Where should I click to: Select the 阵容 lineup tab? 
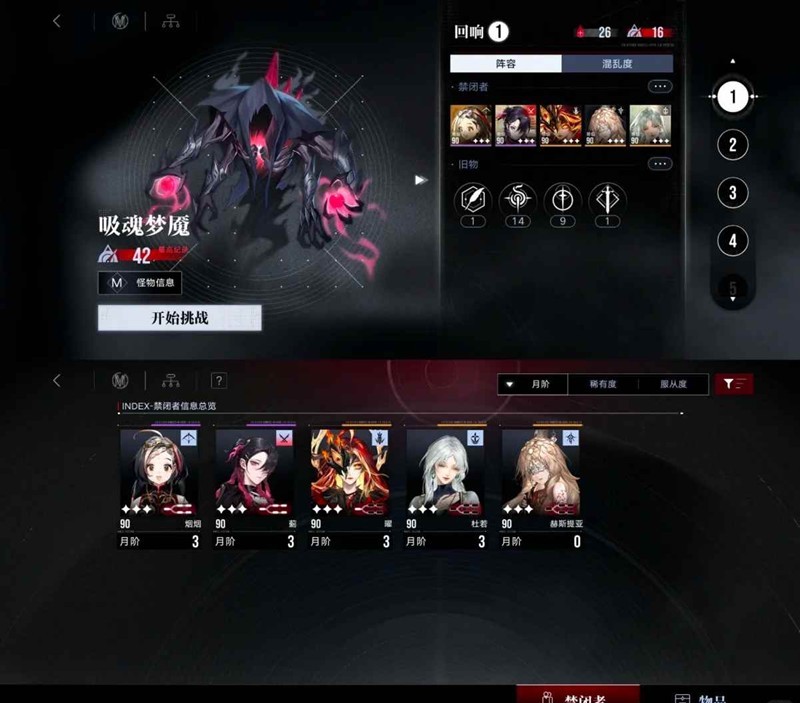(x=506, y=63)
